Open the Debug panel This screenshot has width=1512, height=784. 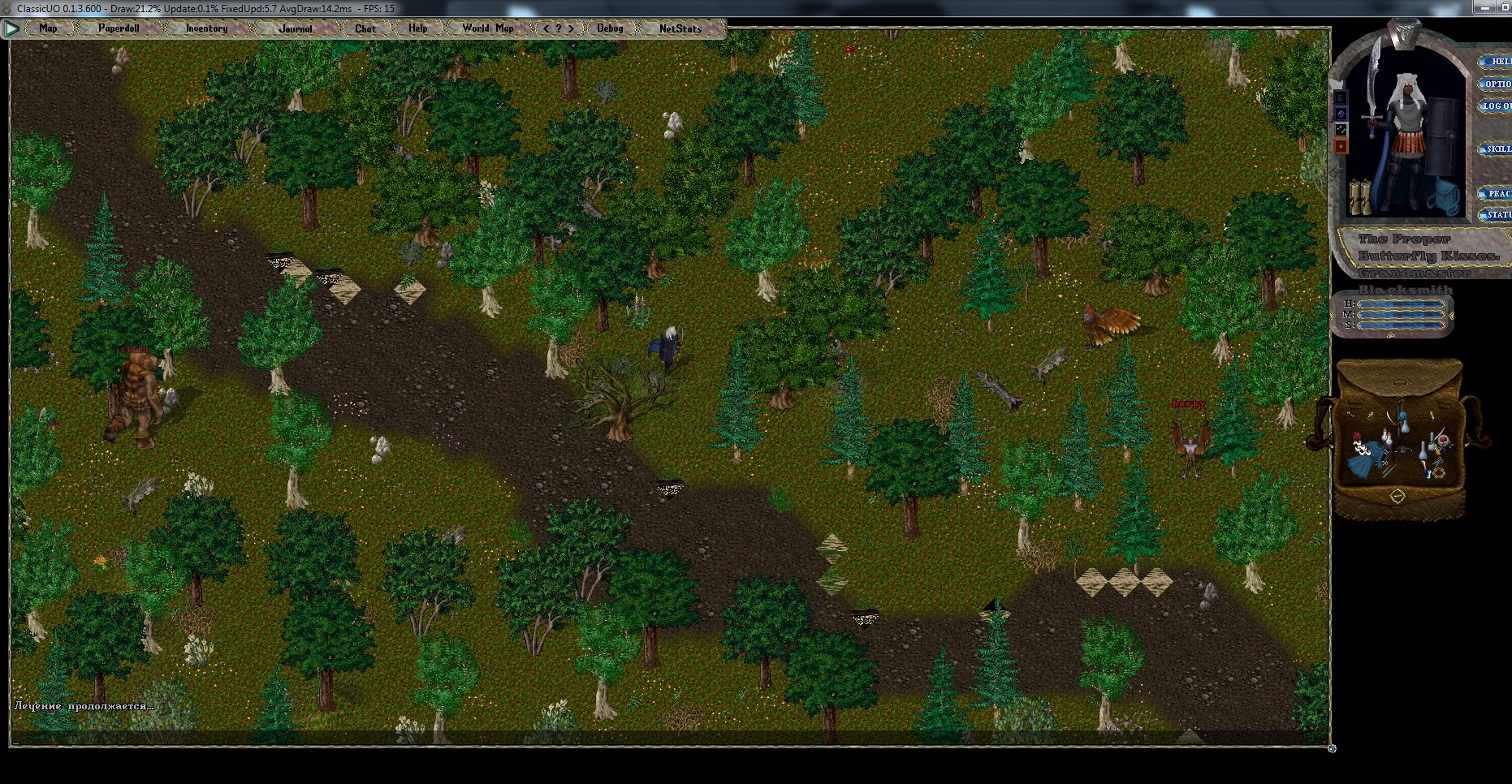tap(610, 28)
